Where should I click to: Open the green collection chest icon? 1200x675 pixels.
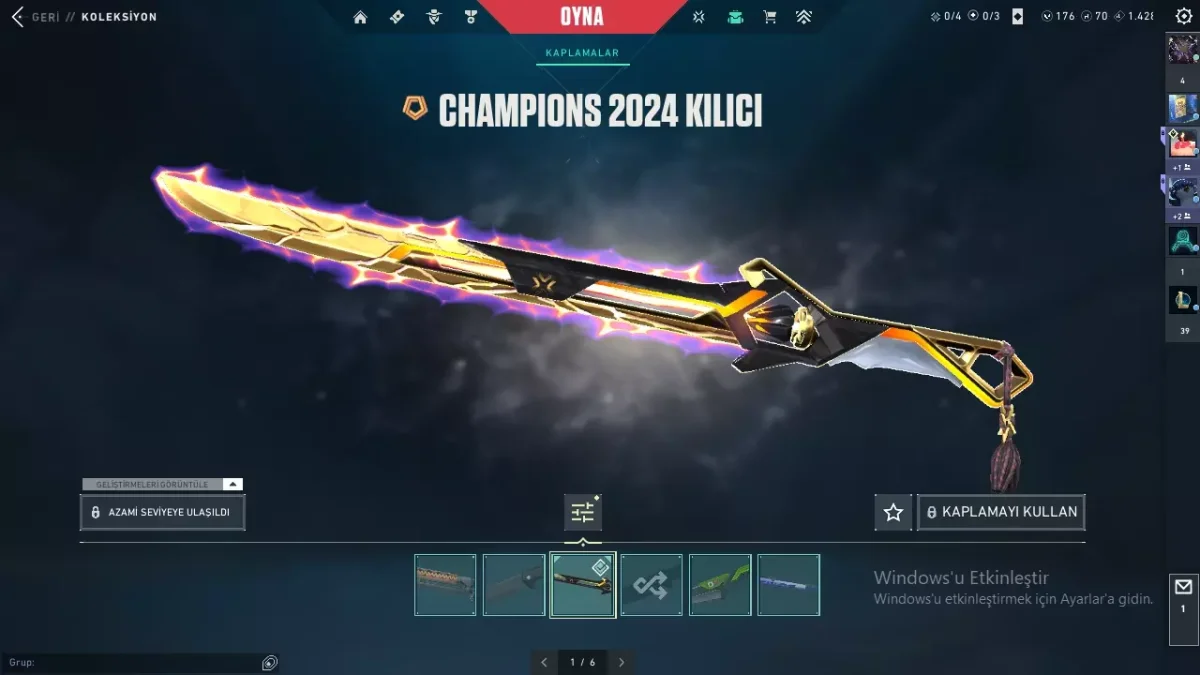point(735,17)
